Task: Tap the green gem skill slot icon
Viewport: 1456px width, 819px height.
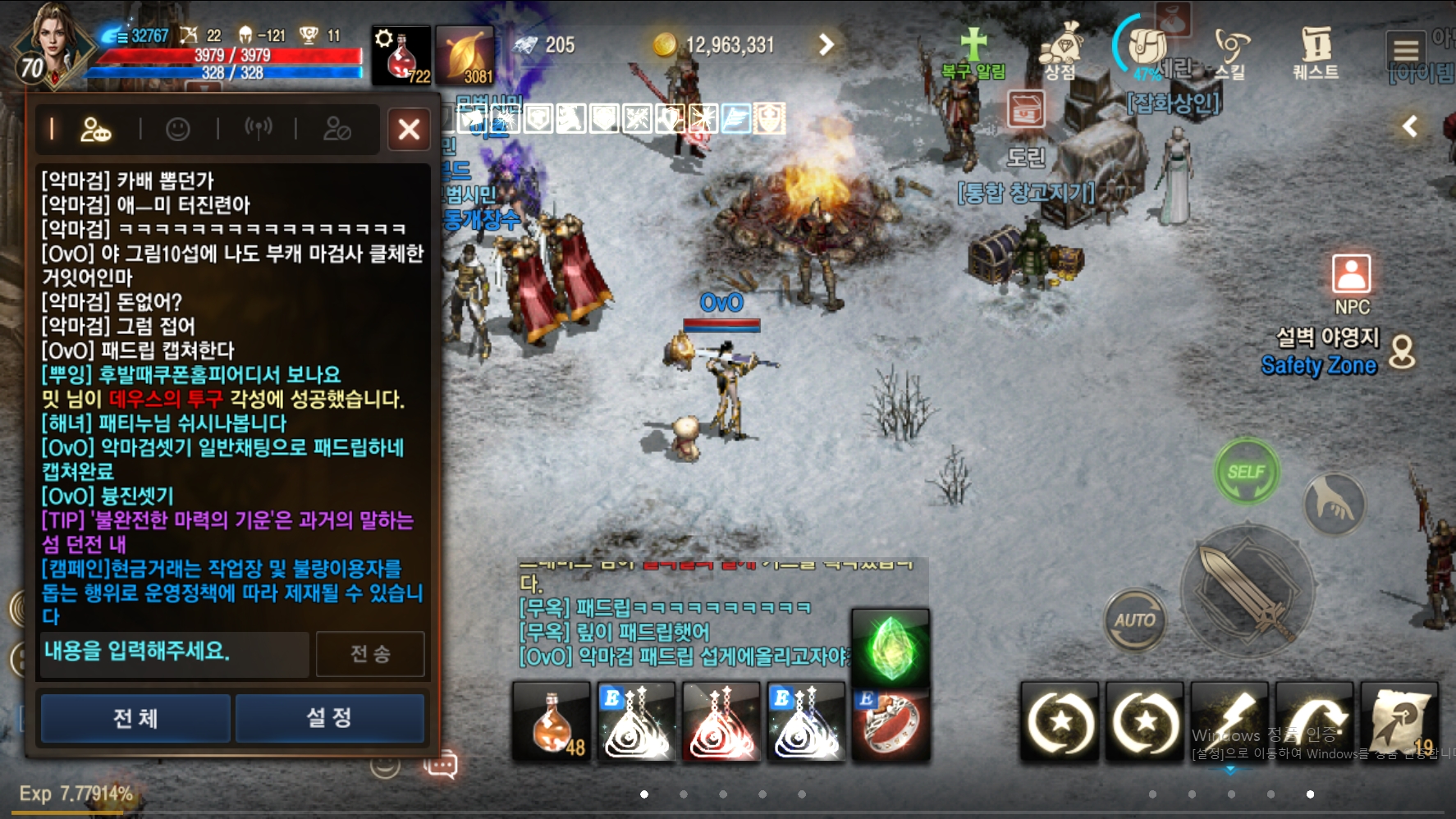Action: click(x=891, y=648)
